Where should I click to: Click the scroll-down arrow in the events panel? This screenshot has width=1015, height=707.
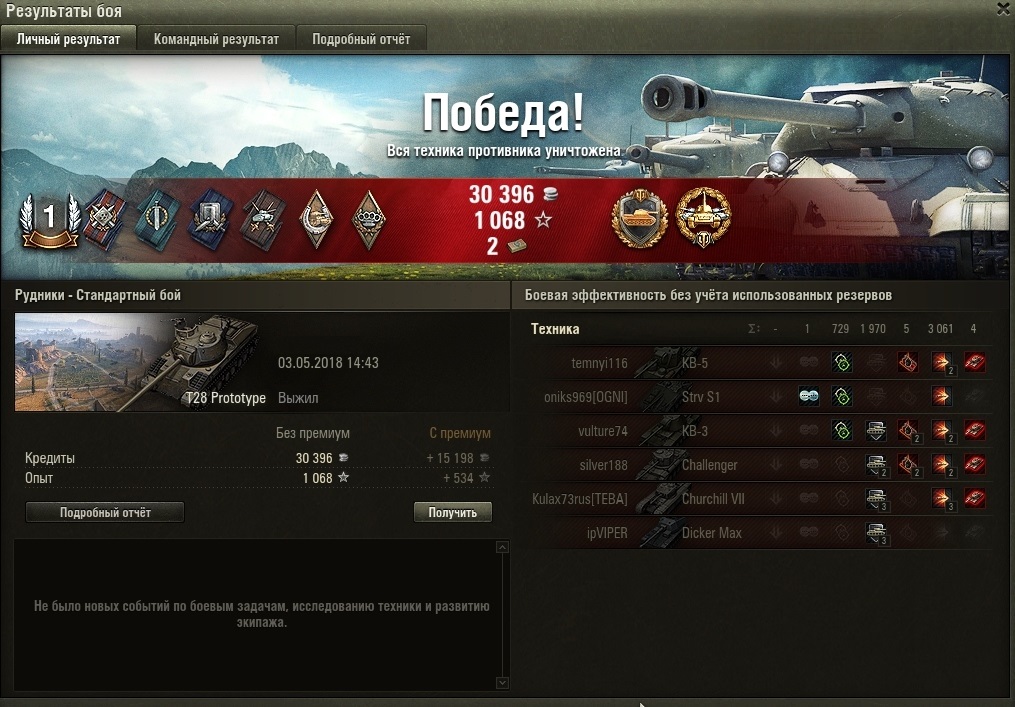coord(502,682)
